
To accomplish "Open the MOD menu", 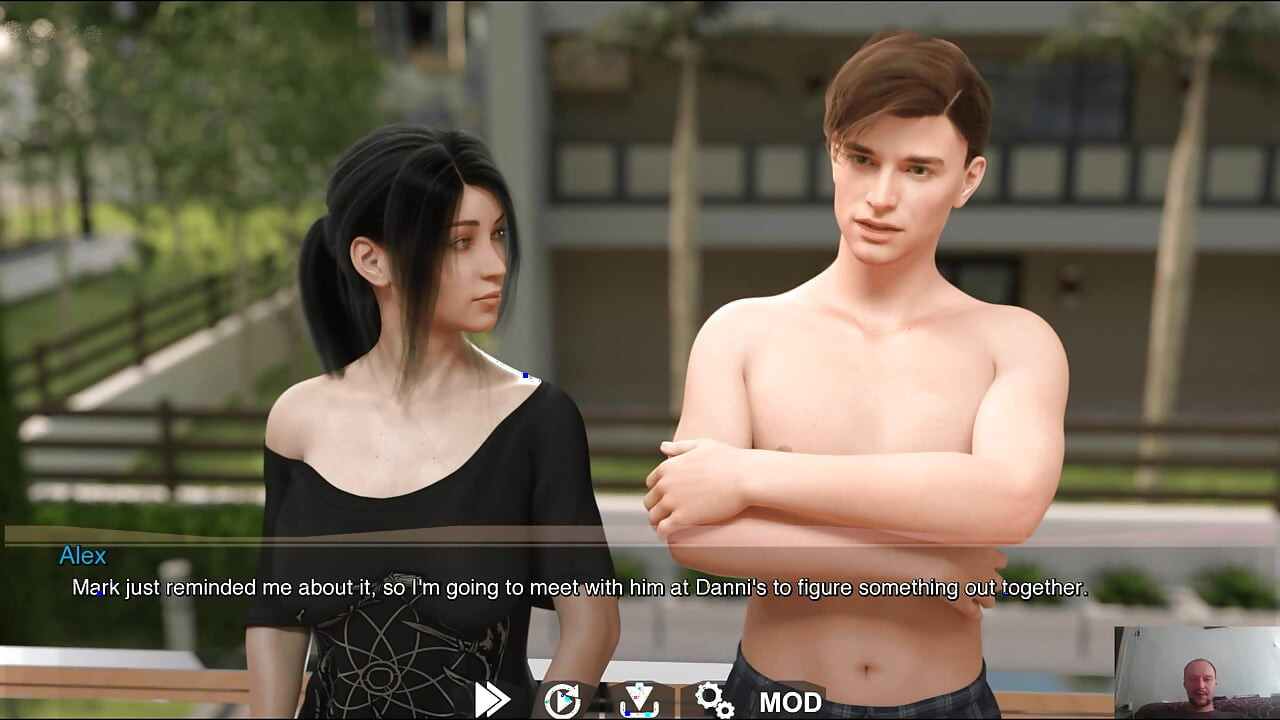I will pos(790,702).
